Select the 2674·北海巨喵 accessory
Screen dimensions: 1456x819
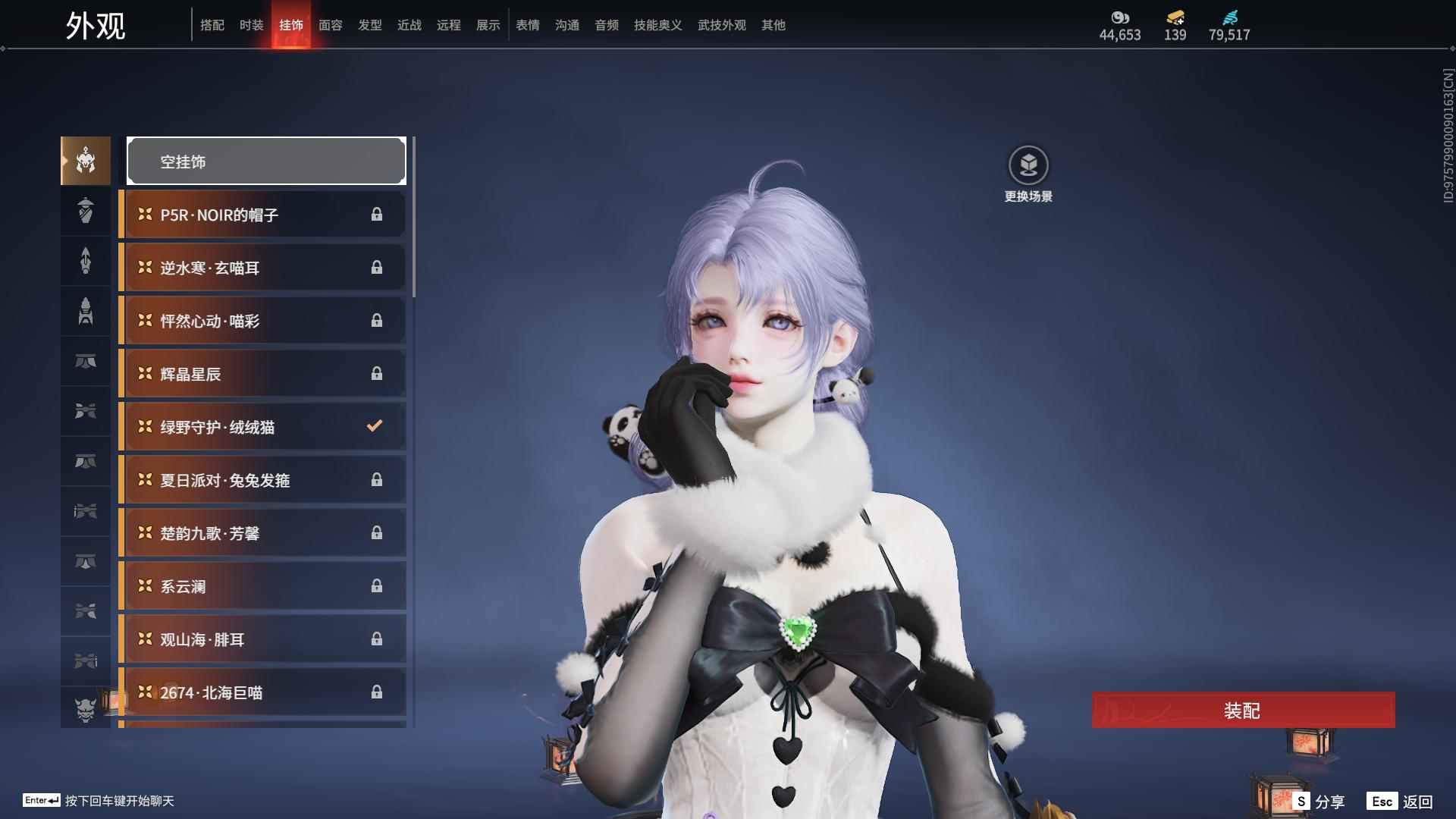pos(263,692)
